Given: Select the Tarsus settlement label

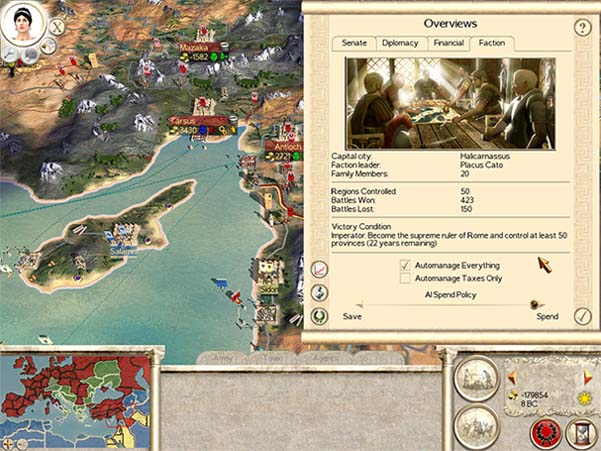Looking at the screenshot, I should coord(186,120).
